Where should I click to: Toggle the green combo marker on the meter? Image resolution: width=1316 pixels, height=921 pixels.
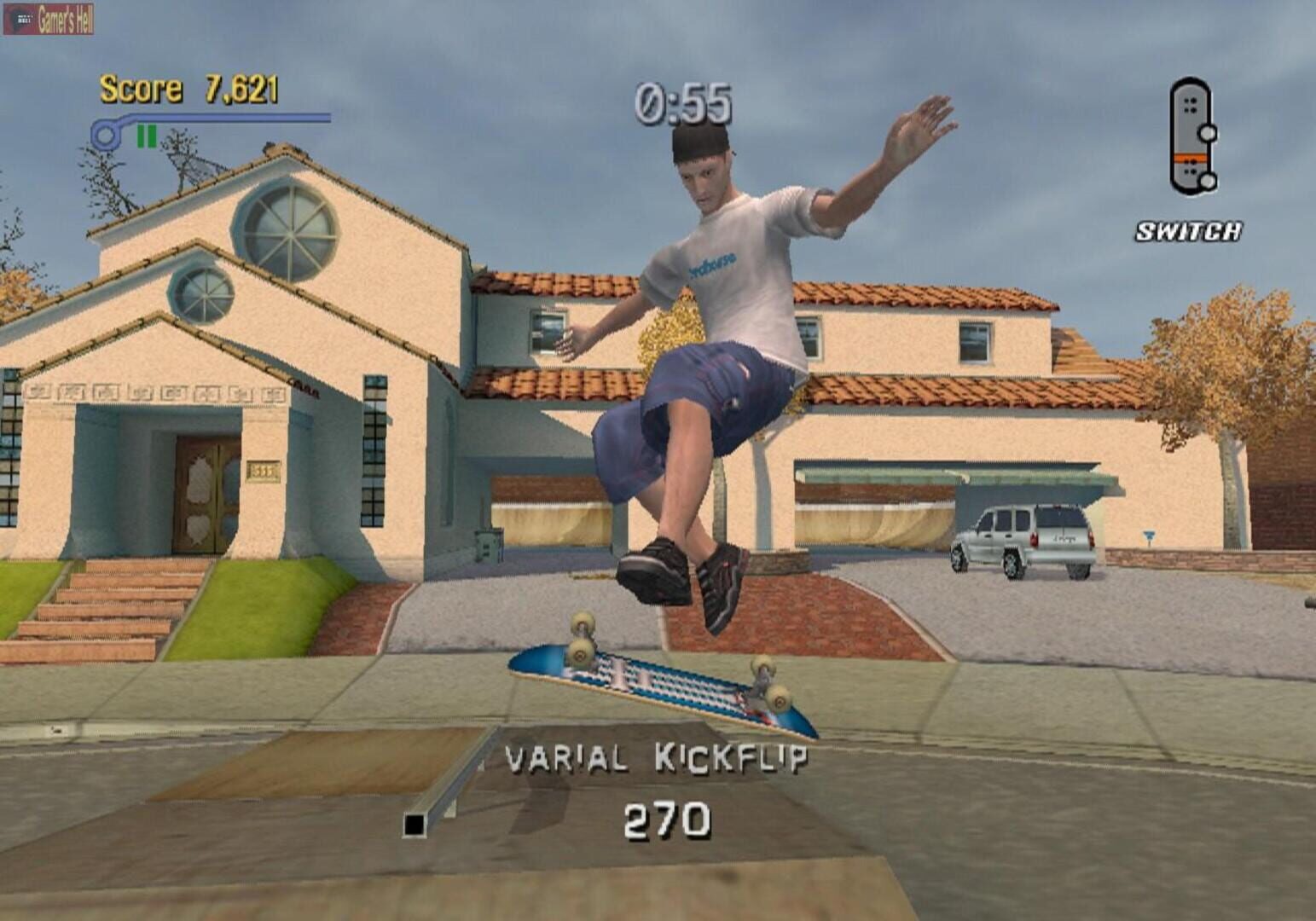[145, 134]
